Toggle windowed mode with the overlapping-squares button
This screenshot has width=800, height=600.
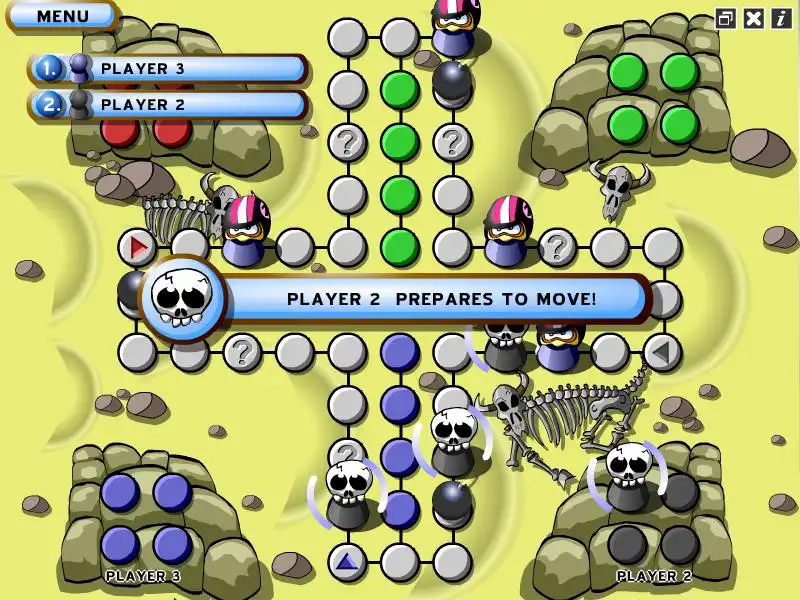tap(726, 18)
